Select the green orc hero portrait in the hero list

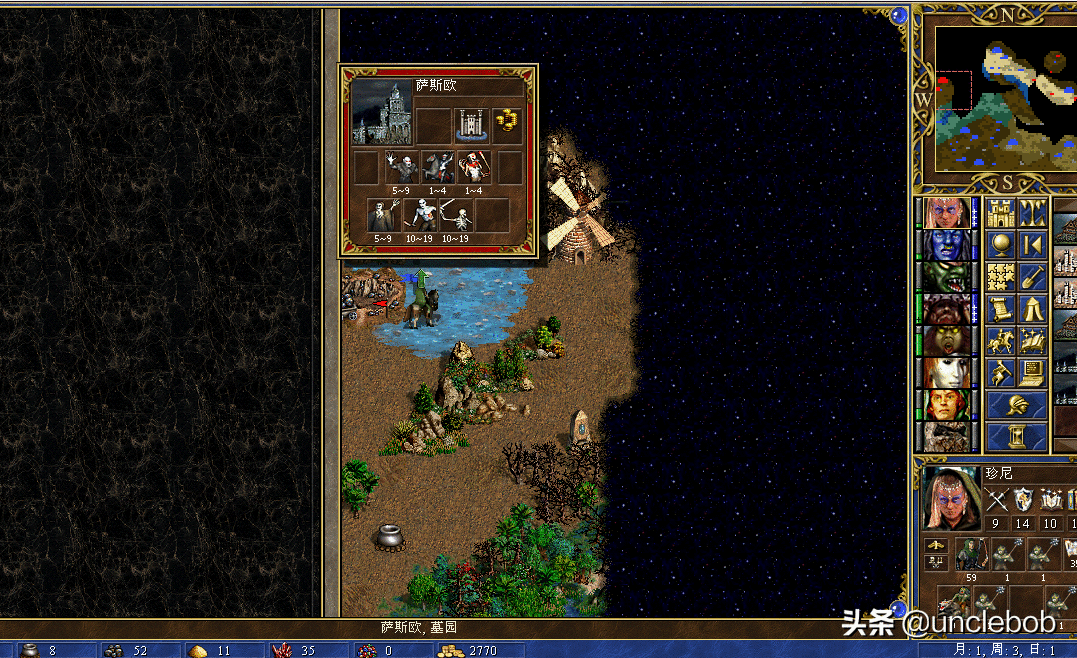pos(945,277)
